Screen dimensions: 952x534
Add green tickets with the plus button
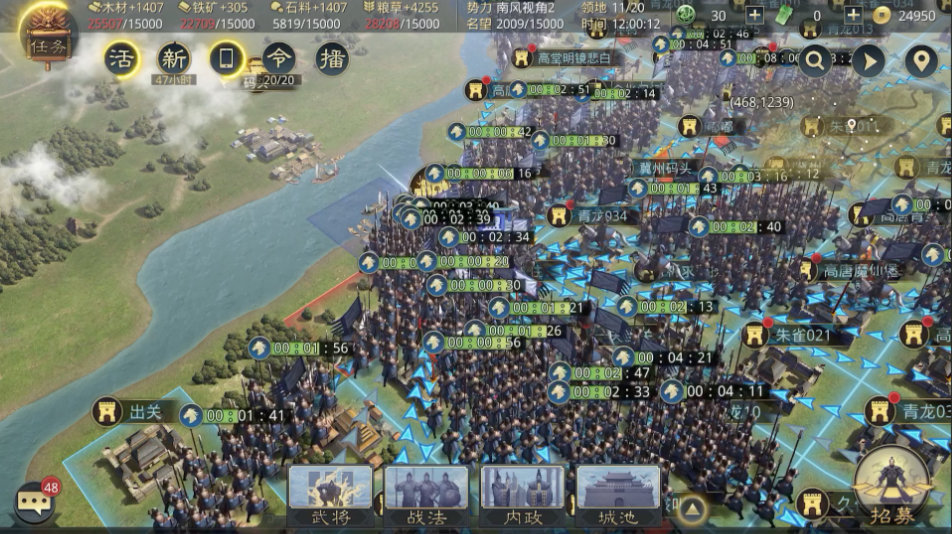coord(853,15)
